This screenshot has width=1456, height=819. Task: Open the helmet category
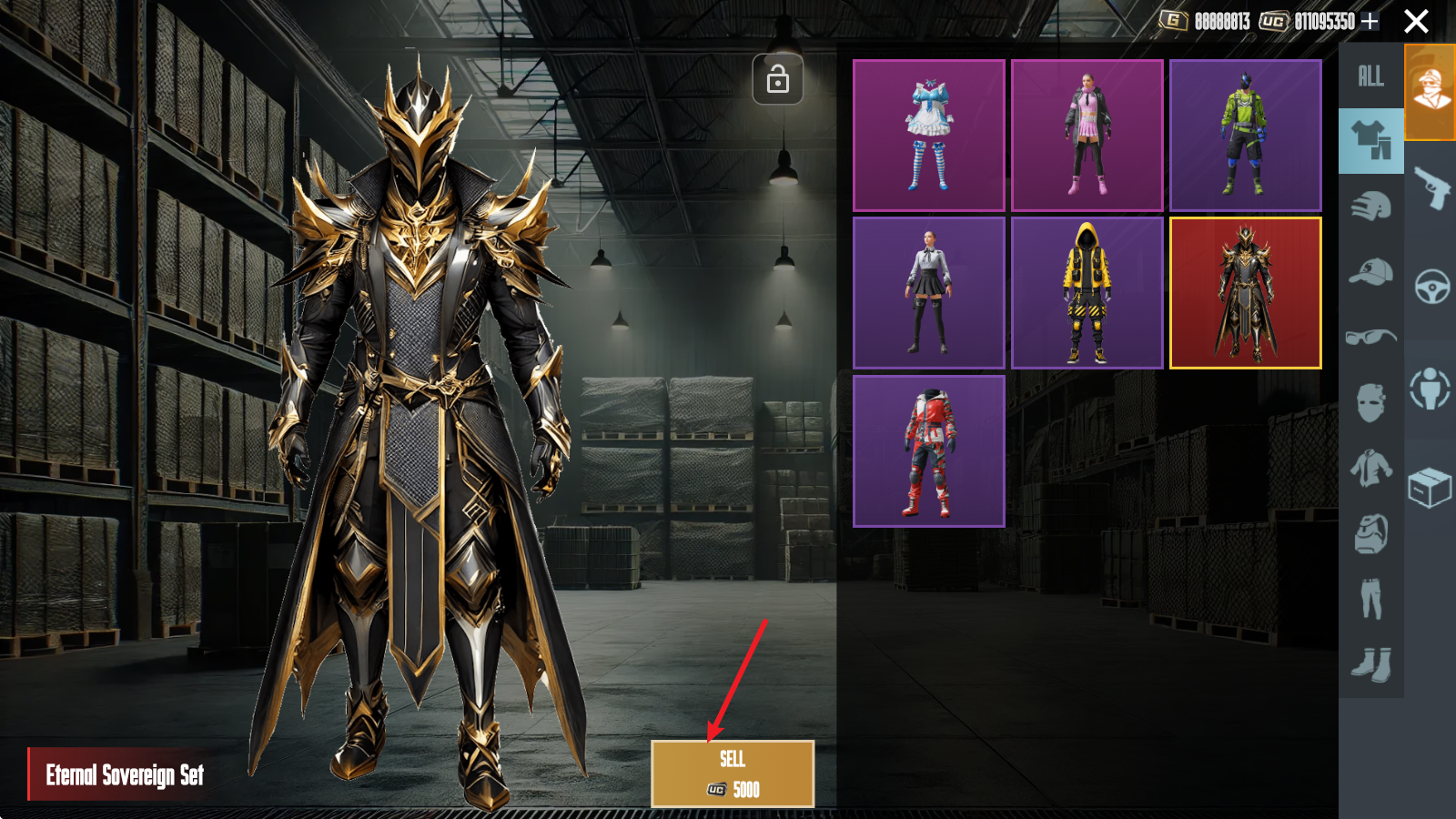tap(1370, 207)
